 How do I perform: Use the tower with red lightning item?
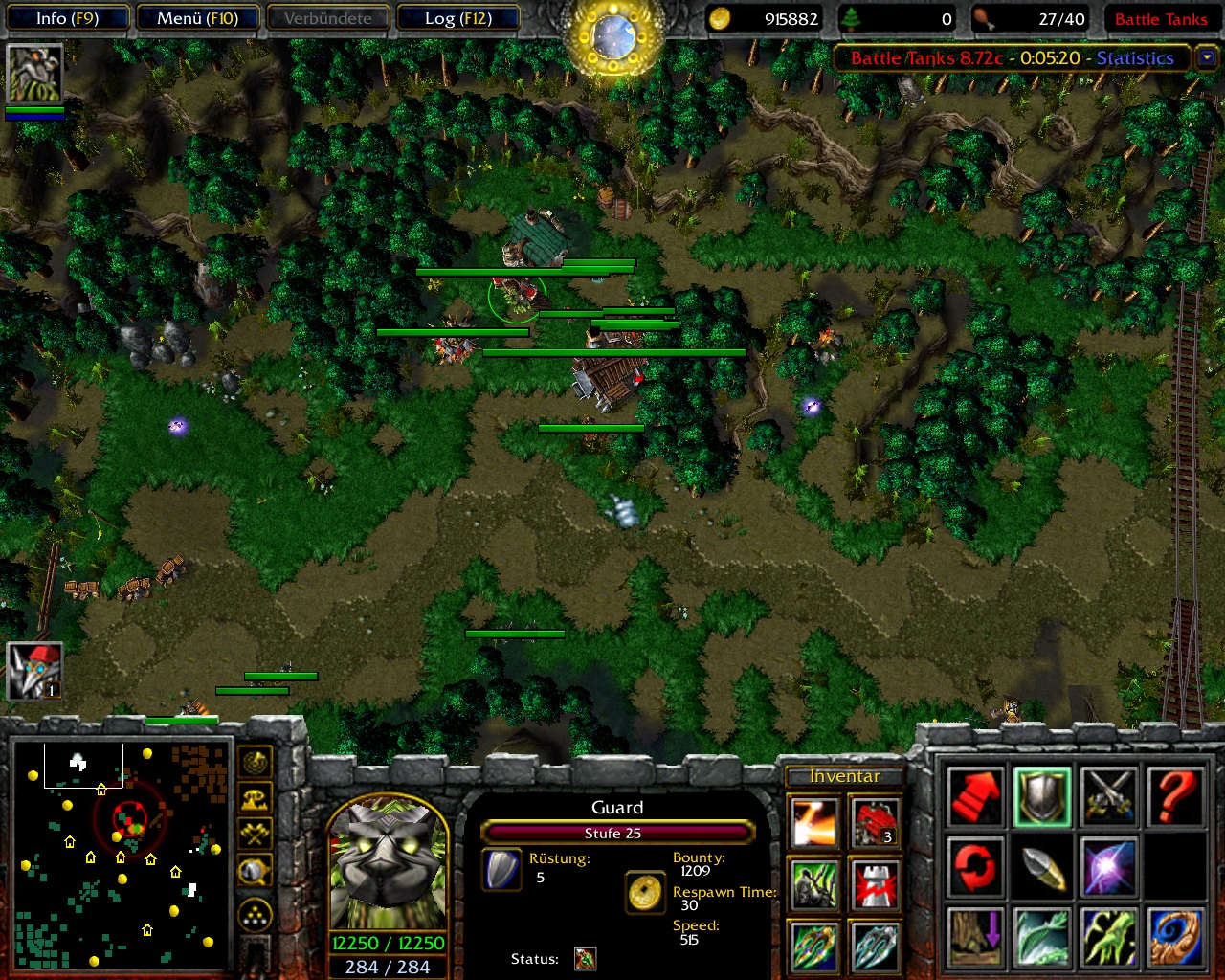tap(875, 883)
